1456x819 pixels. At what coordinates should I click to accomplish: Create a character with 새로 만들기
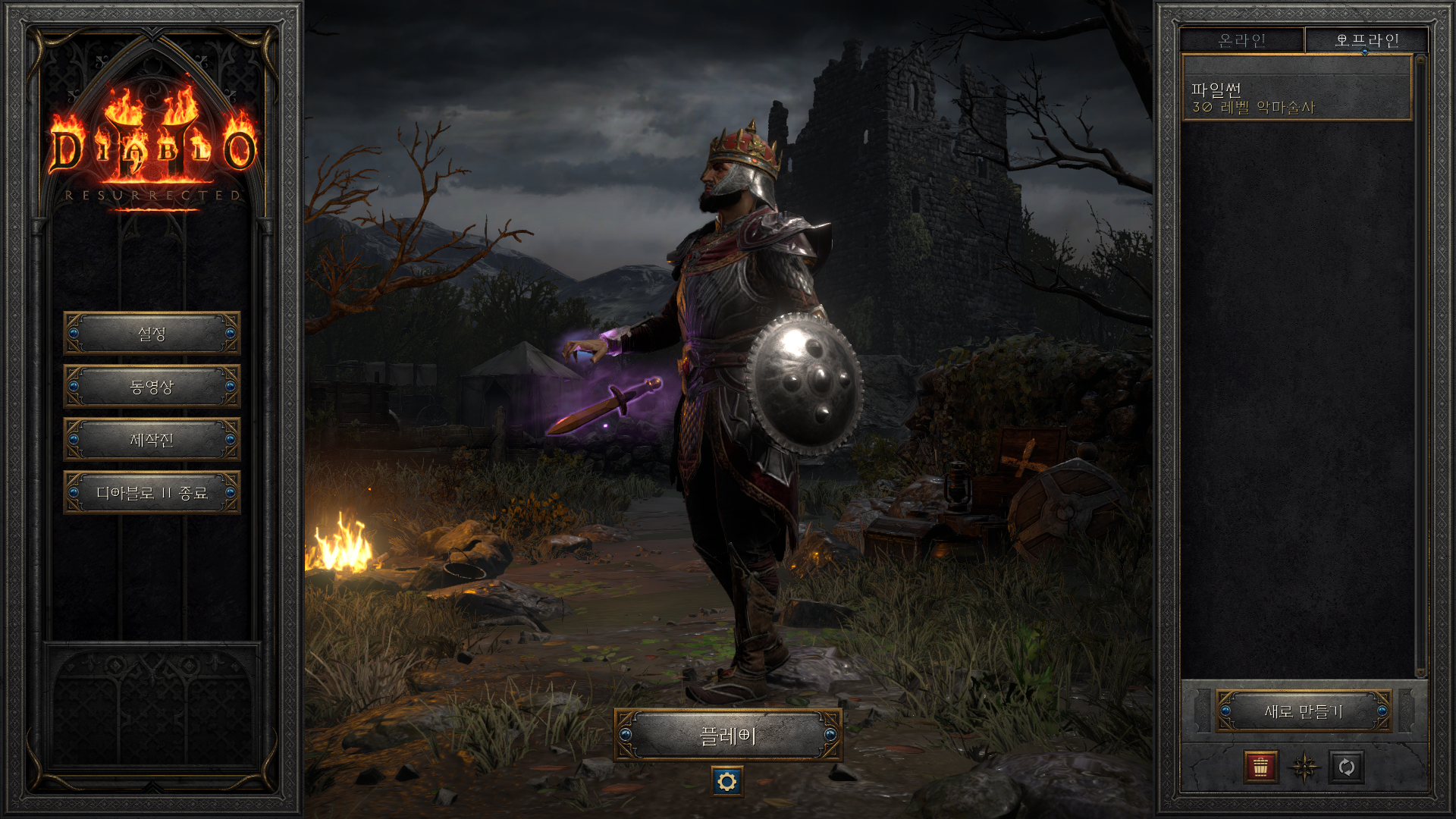click(1304, 711)
